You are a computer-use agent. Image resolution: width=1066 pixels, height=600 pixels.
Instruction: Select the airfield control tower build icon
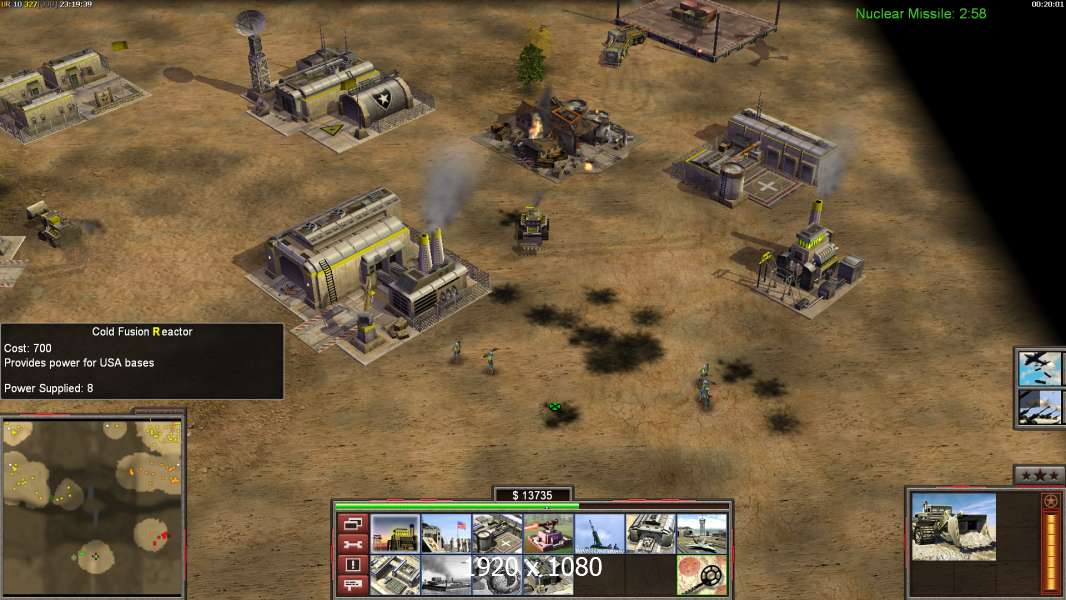(701, 534)
